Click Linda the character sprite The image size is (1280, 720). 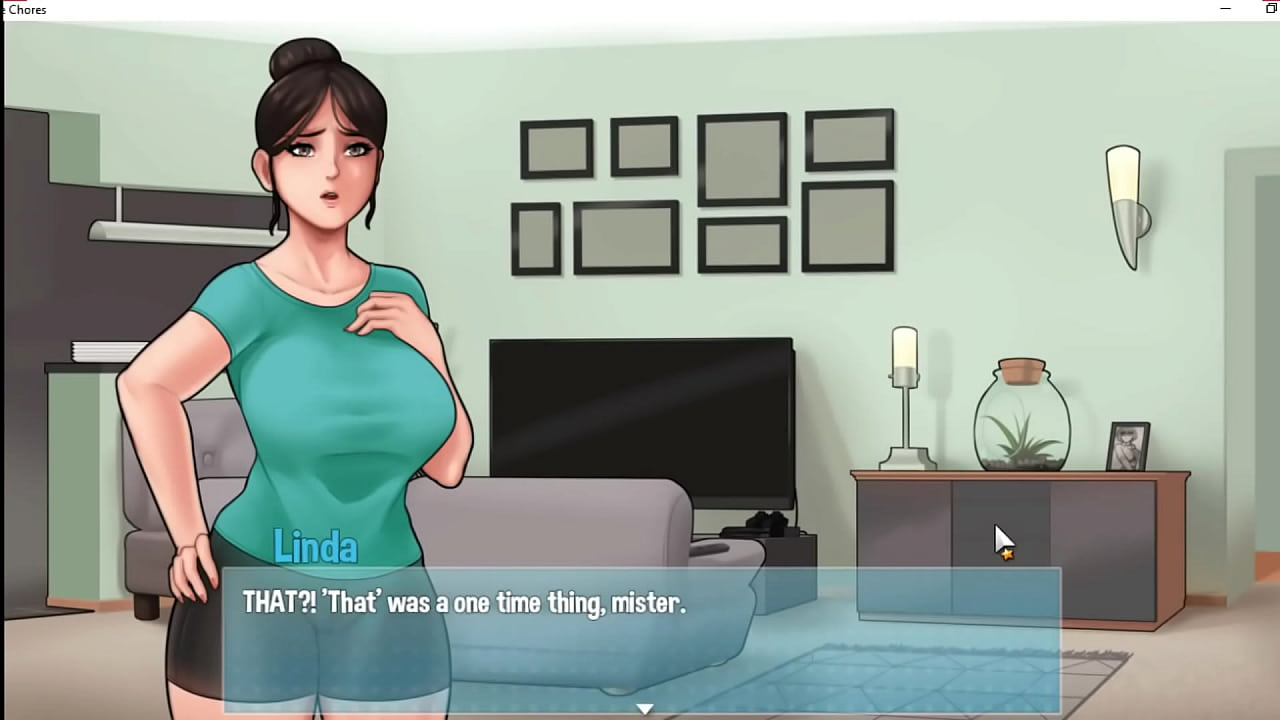[310, 300]
